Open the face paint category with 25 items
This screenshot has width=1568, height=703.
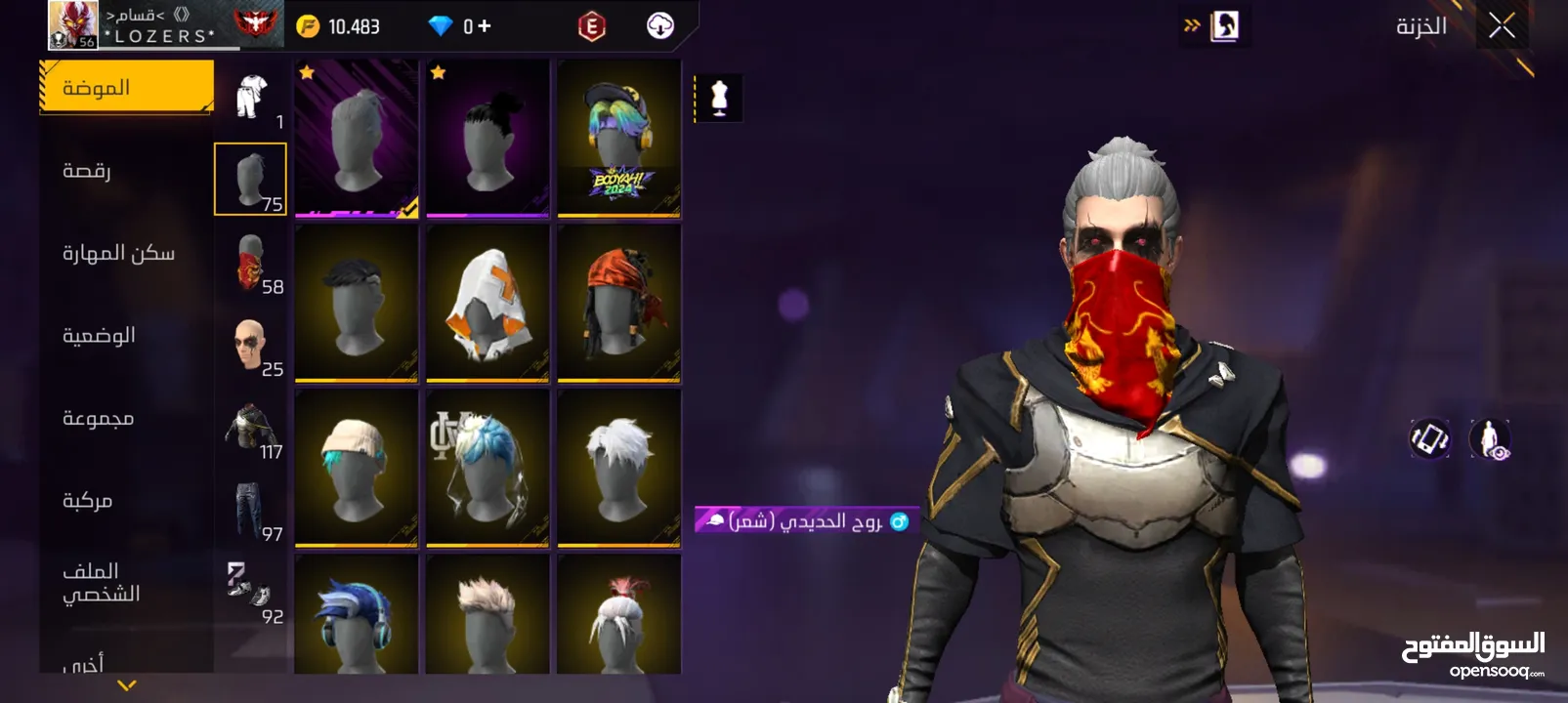(x=251, y=346)
